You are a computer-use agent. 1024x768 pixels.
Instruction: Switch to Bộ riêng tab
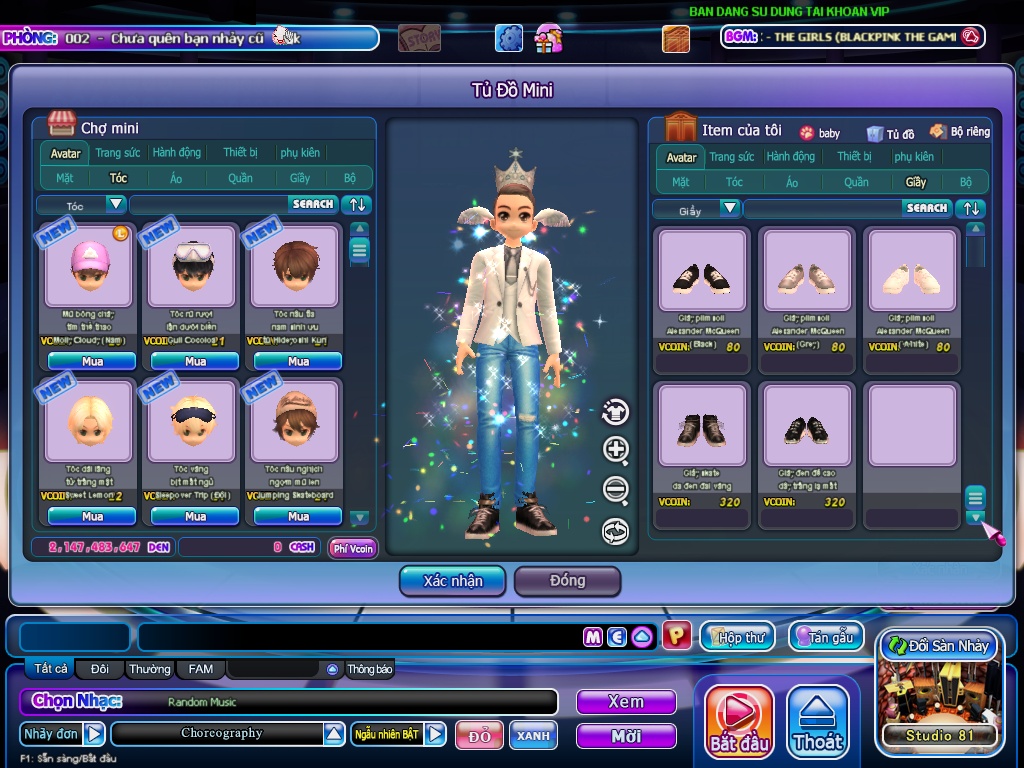[959, 132]
